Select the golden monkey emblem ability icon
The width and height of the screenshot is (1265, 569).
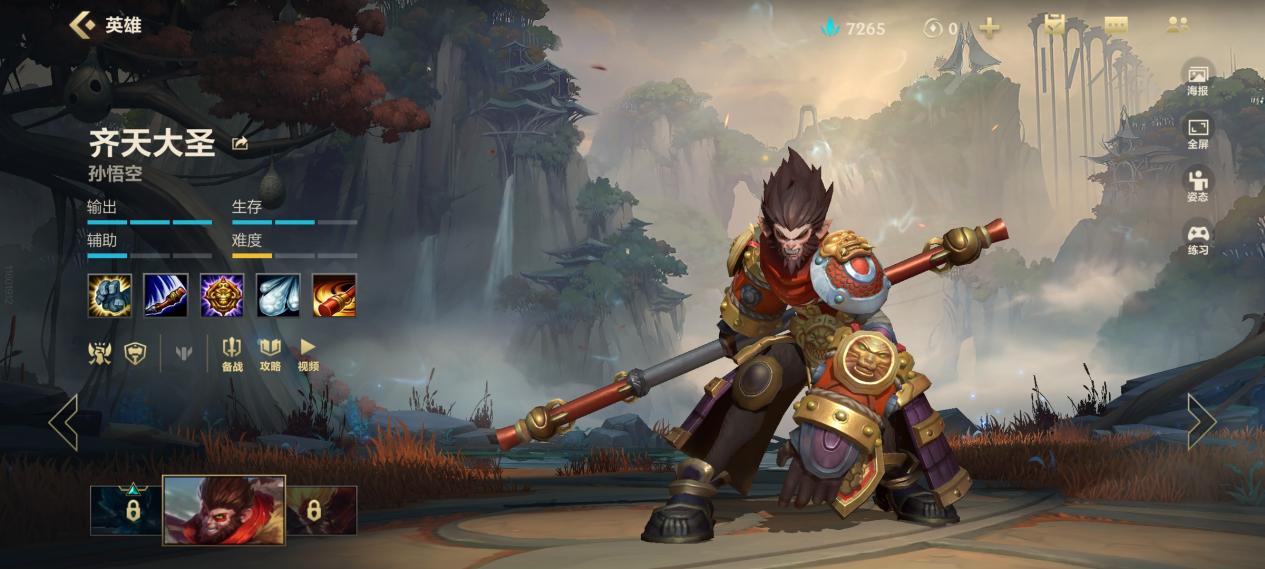pyautogui.click(x=222, y=295)
